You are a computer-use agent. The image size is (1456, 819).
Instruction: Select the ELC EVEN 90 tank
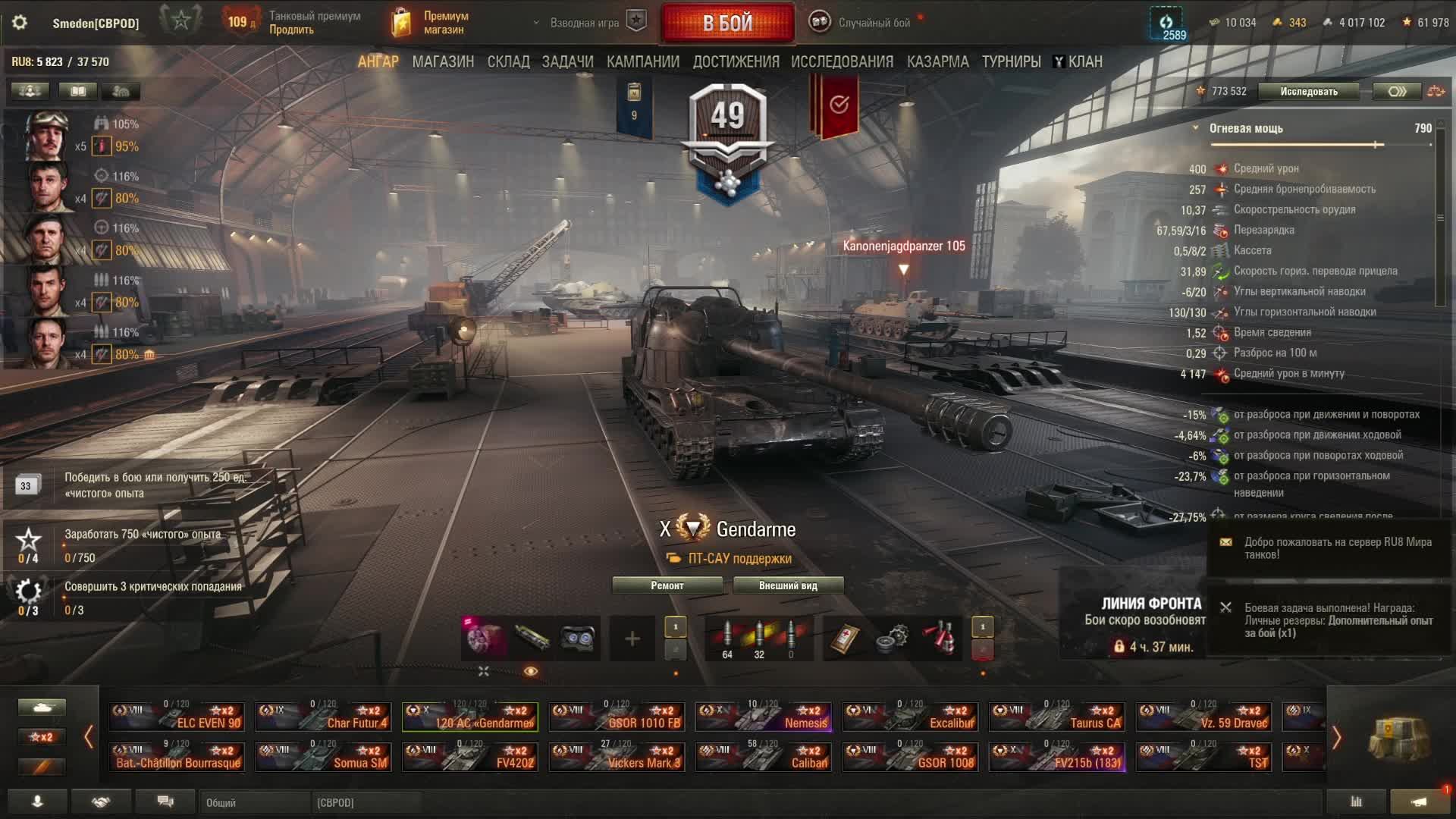coord(177,717)
